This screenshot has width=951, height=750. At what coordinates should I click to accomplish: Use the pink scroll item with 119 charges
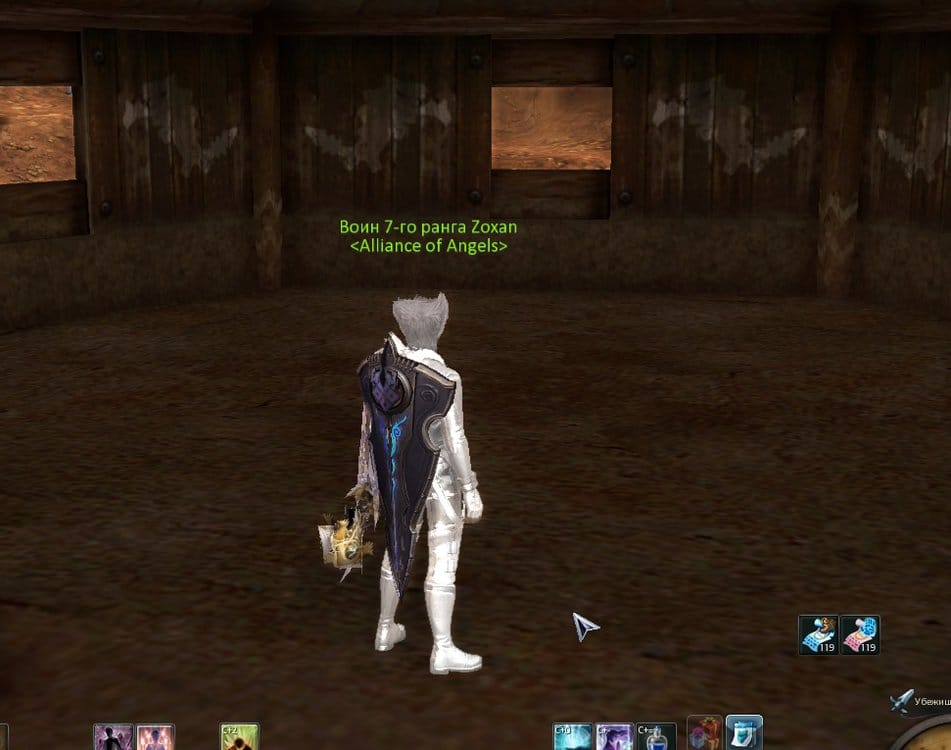click(x=860, y=634)
